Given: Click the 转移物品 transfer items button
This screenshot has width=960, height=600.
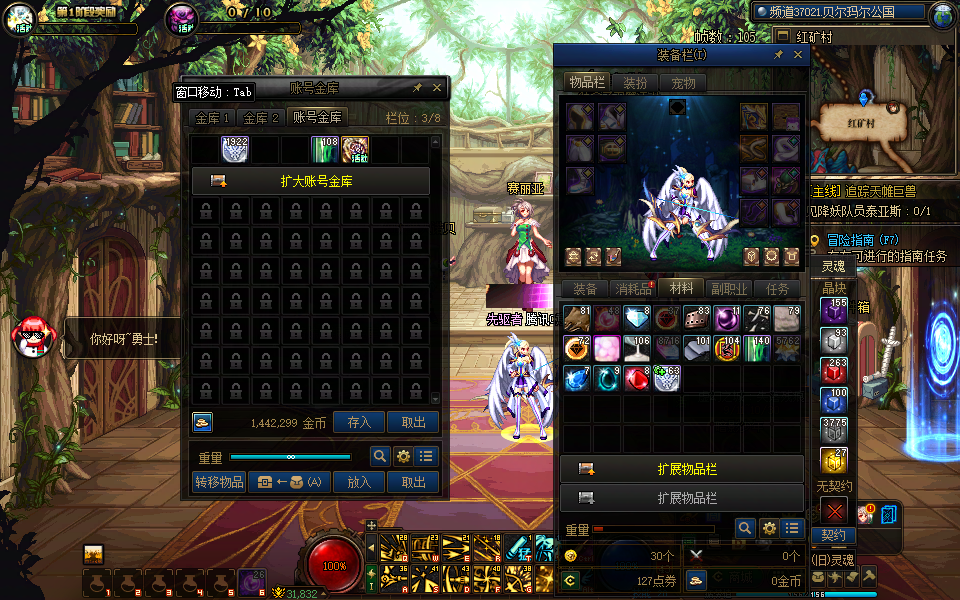Looking at the screenshot, I should tap(218, 482).
